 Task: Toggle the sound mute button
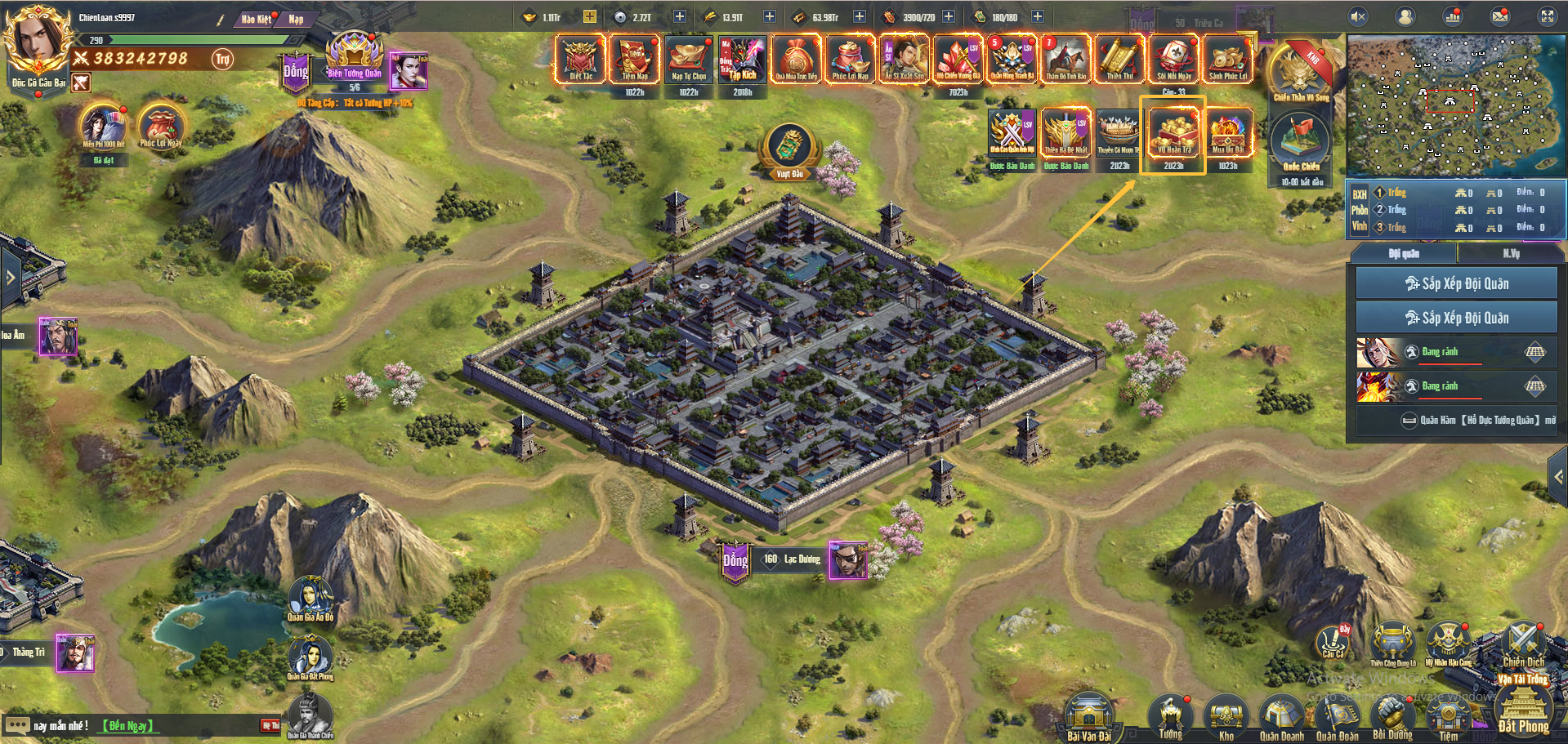1358,16
